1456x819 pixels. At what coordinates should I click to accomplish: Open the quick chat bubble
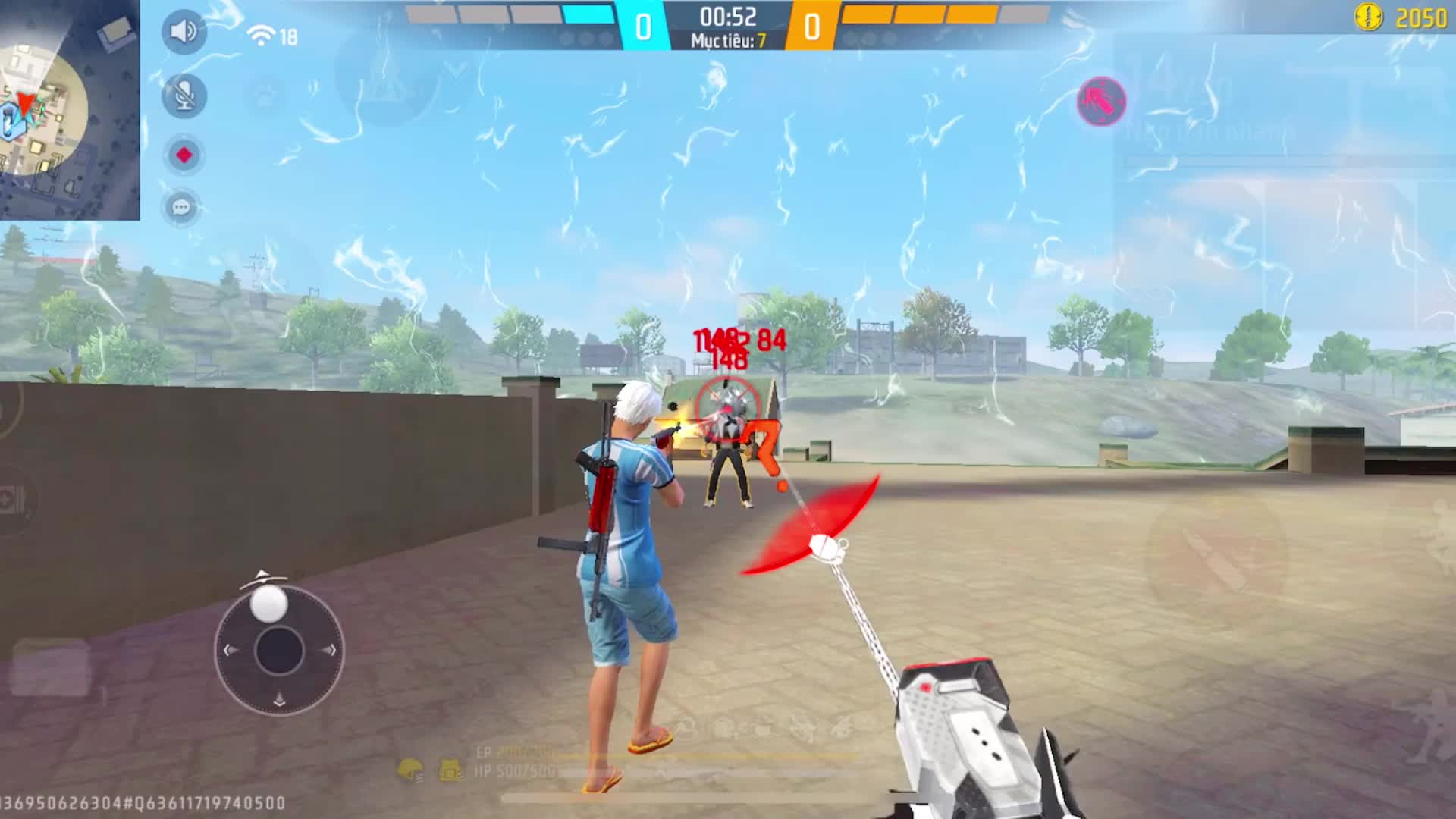pos(182,207)
